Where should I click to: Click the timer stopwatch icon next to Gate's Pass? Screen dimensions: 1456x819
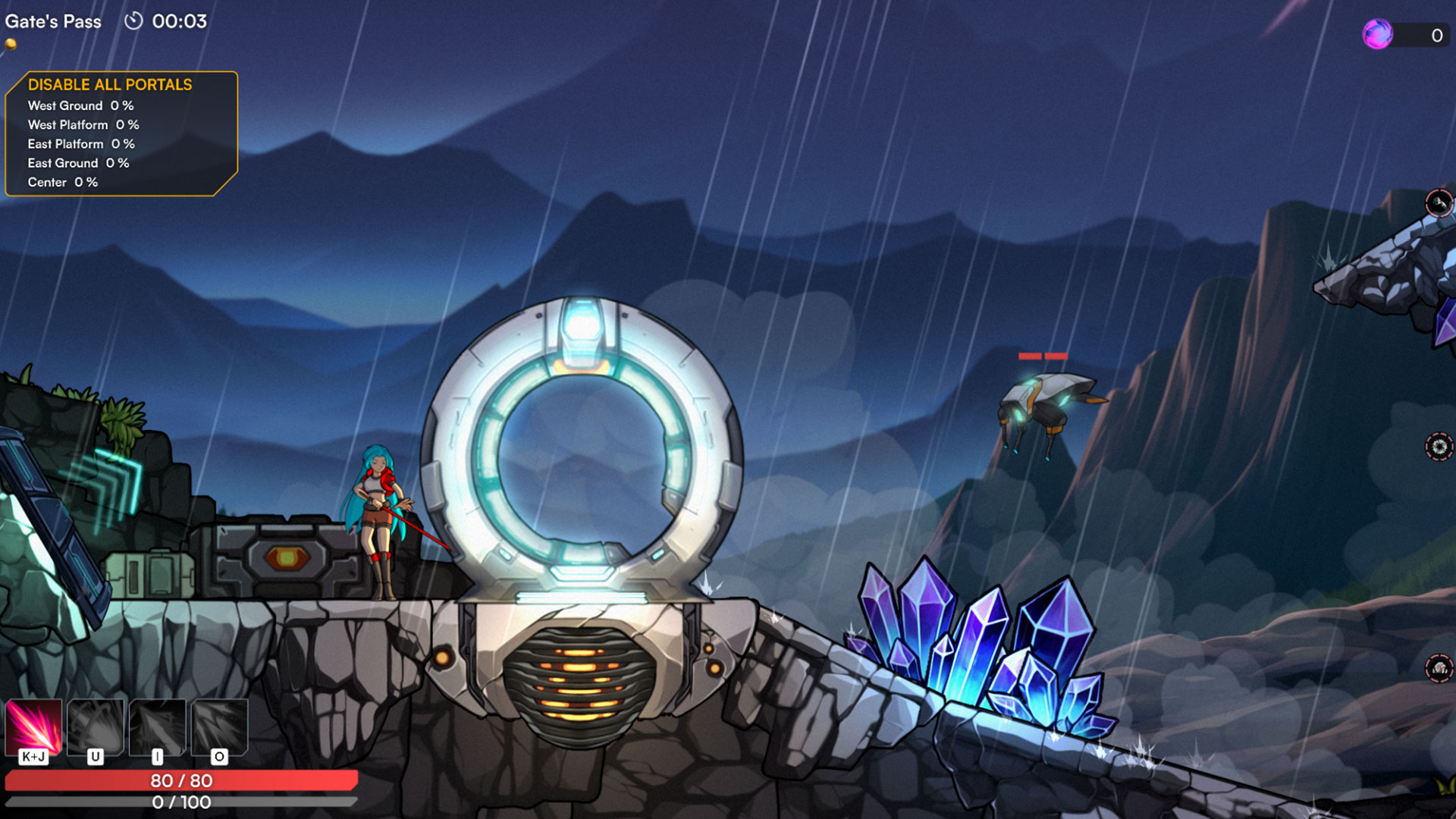pyautogui.click(x=135, y=22)
